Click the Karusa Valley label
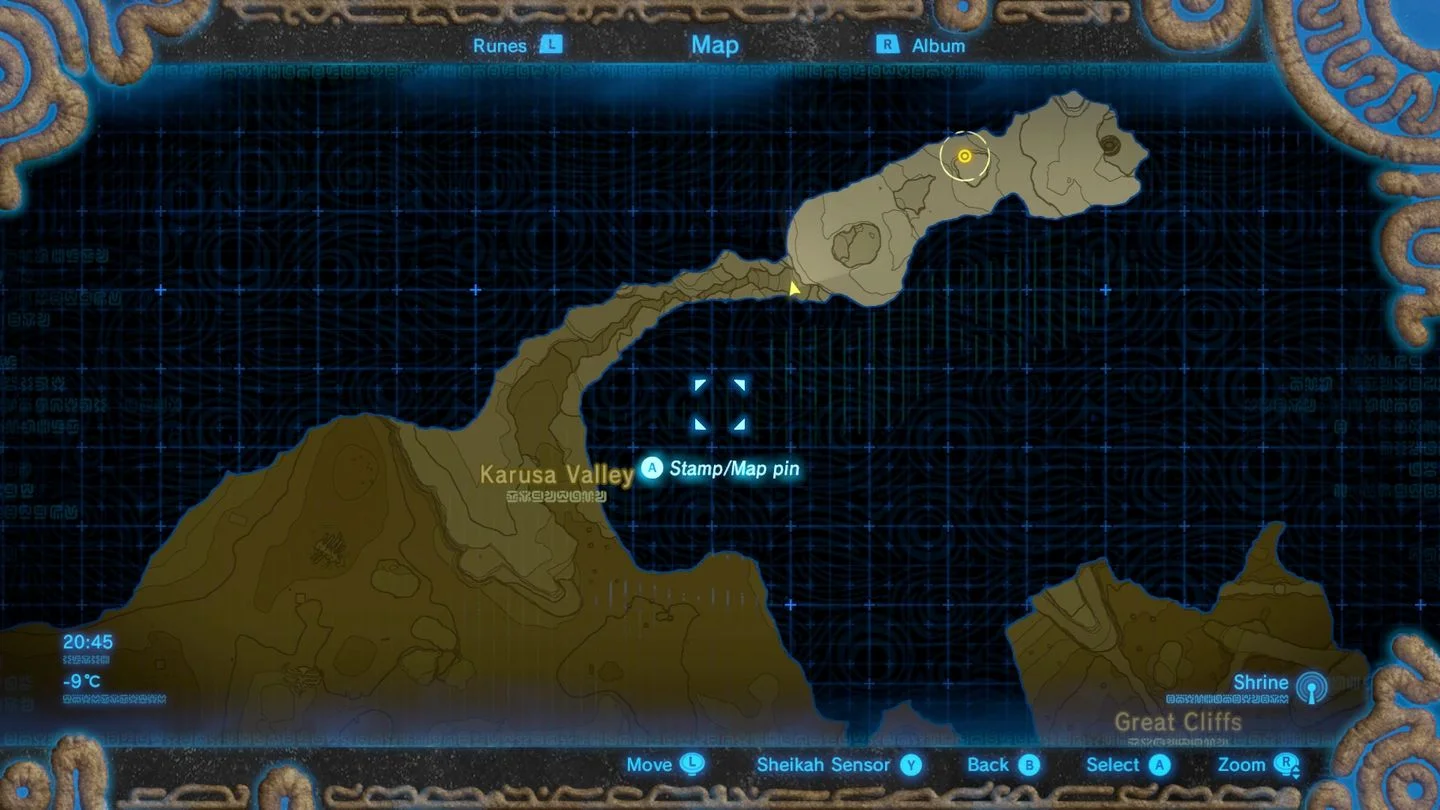The width and height of the screenshot is (1440, 810). (x=555, y=476)
